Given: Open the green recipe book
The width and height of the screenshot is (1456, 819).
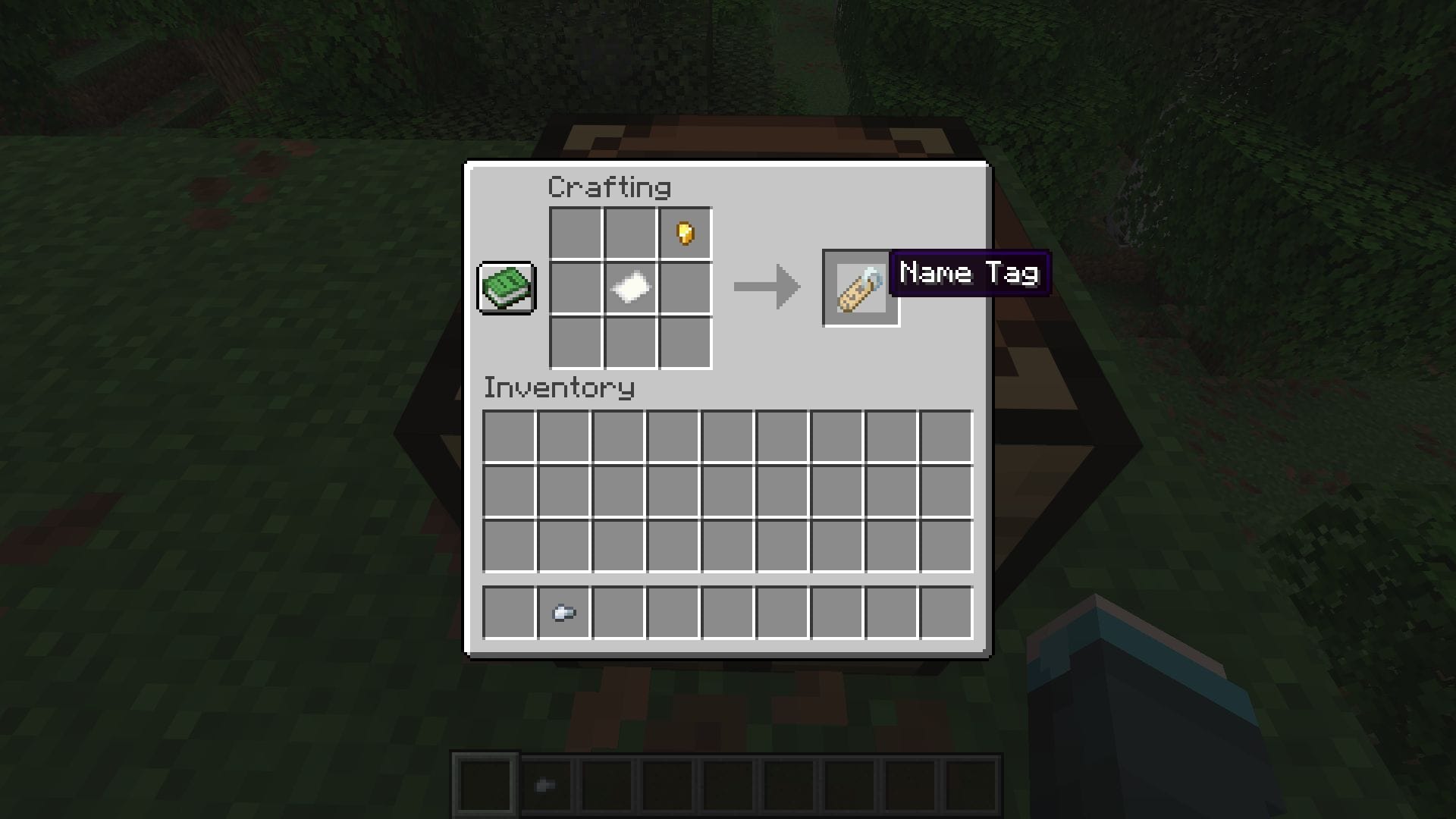Looking at the screenshot, I should [506, 289].
